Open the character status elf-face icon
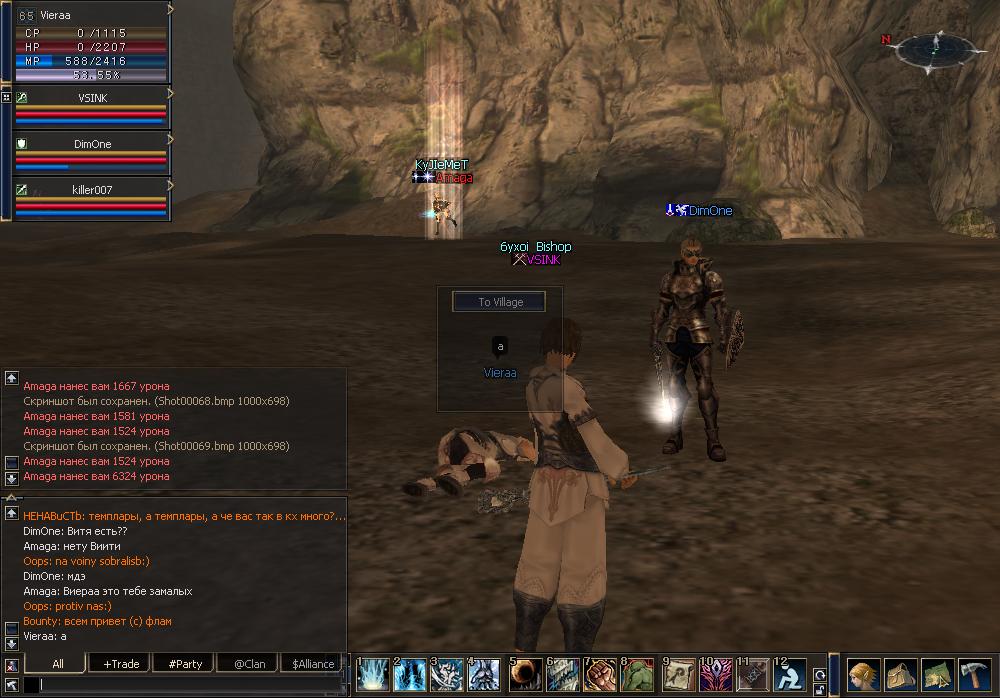The width and height of the screenshot is (1000, 698). 863,674
